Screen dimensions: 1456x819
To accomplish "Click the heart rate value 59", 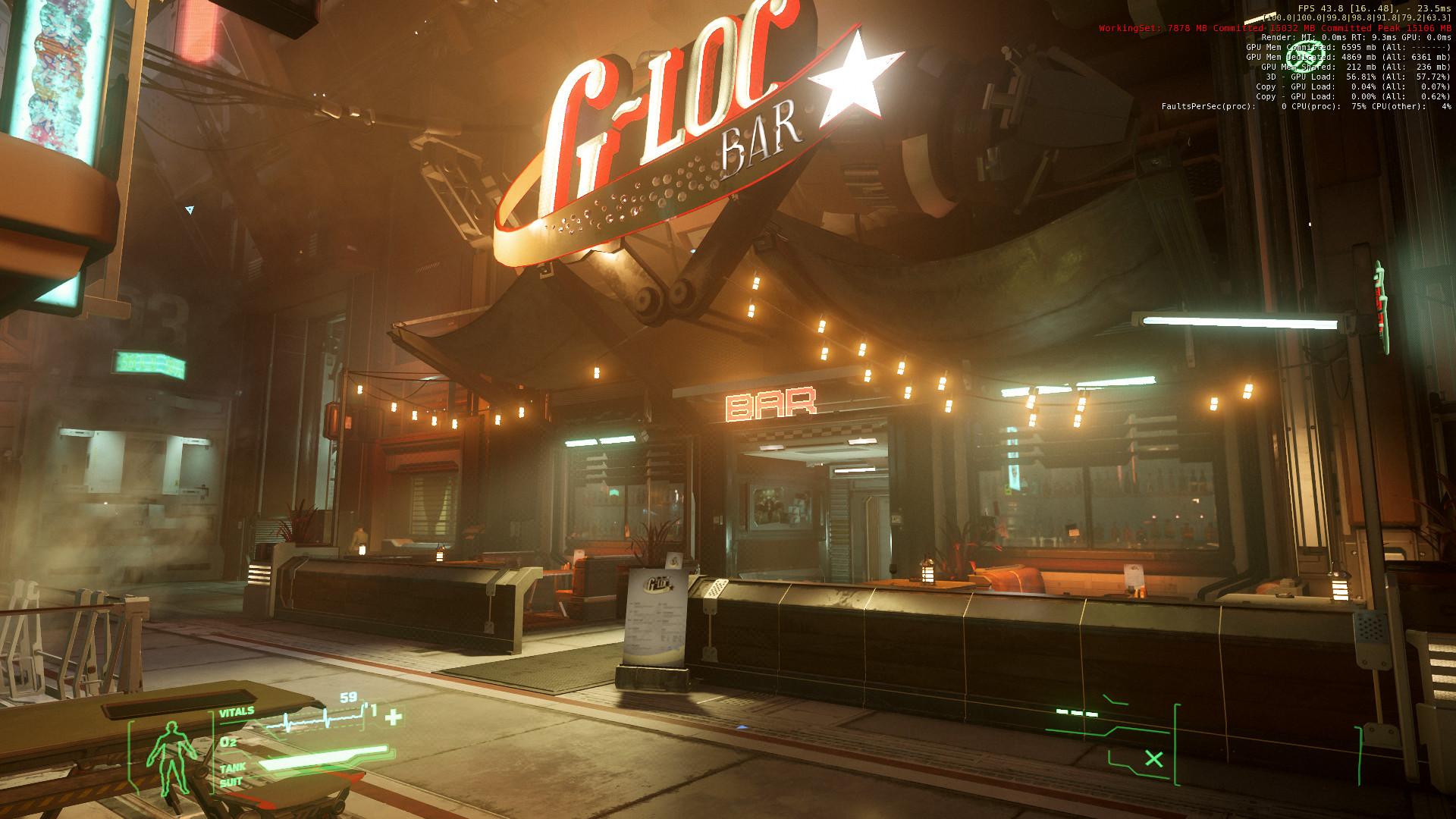I will click(347, 695).
